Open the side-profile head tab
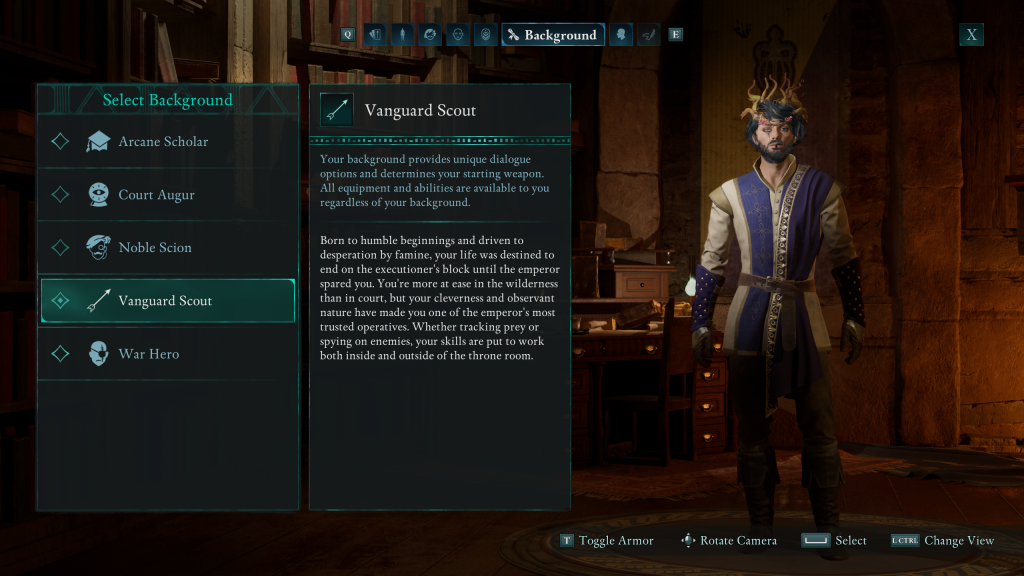Screen dimensions: 1024x576 622,35
